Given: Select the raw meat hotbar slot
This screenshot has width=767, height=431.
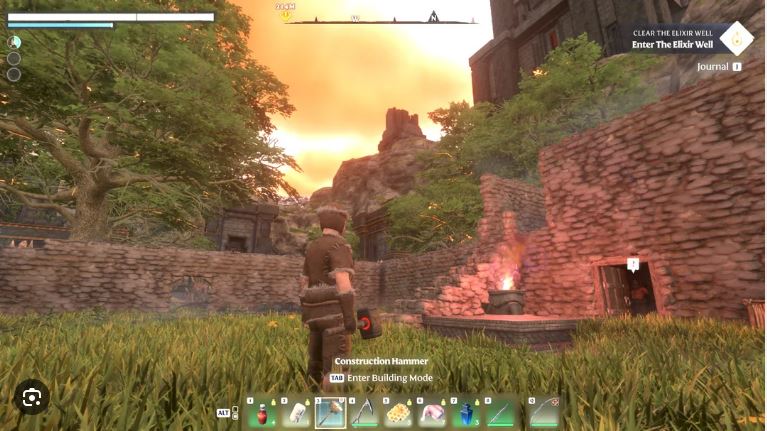Looking at the screenshot, I should pos(432,412).
